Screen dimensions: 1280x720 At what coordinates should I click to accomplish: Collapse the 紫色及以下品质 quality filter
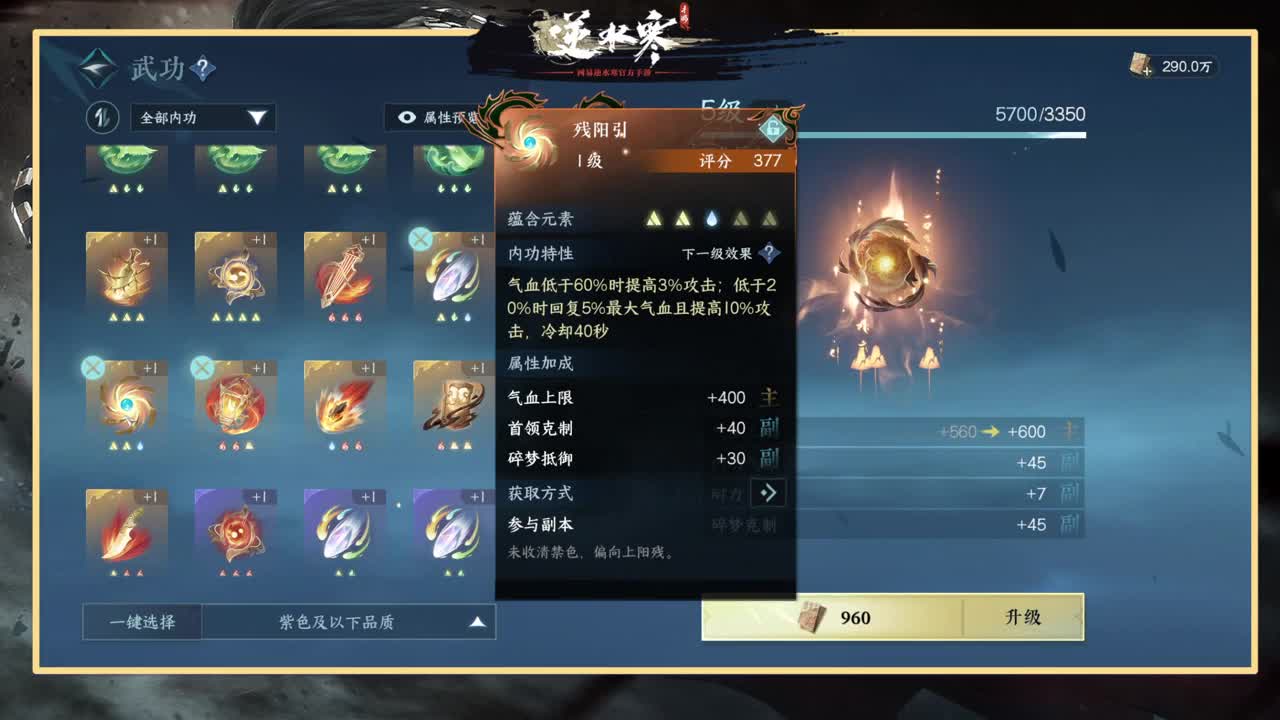[478, 621]
